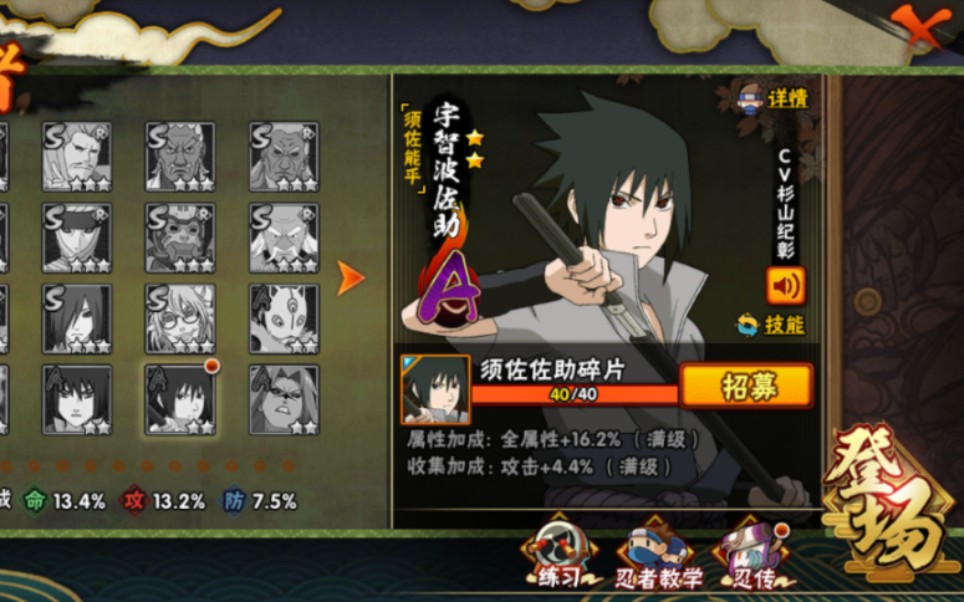Screen dimensions: 964x602
Task: Play the voice sample speaker button
Action: 786,286
